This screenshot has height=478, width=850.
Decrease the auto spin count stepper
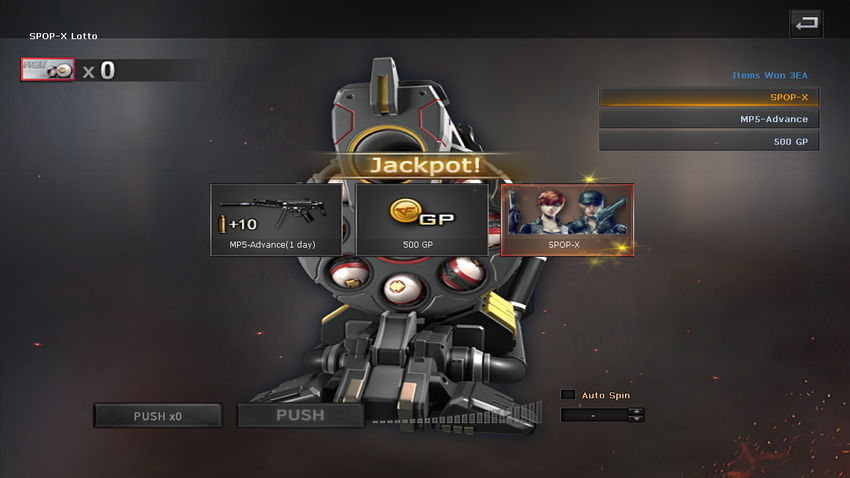[x=637, y=418]
